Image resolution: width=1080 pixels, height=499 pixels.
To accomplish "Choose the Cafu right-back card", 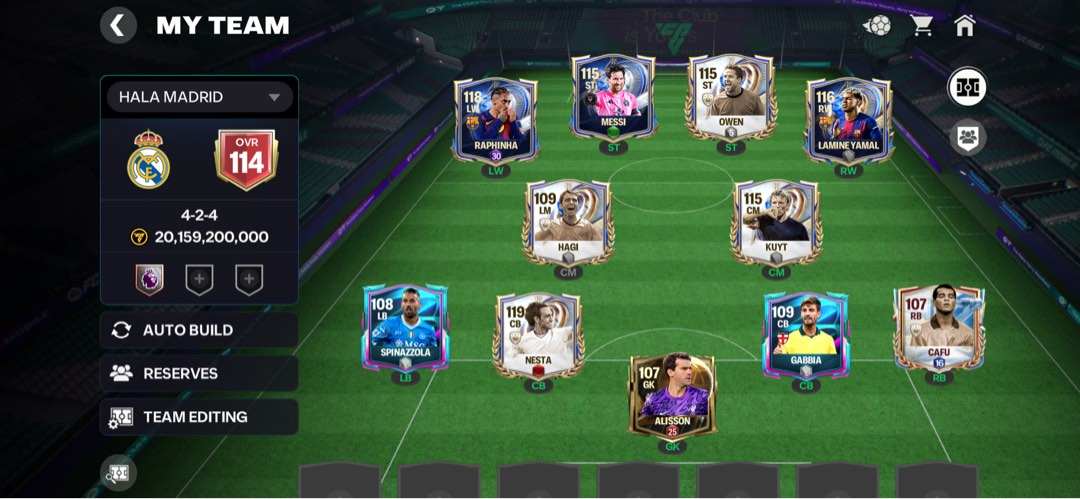I will (x=938, y=330).
